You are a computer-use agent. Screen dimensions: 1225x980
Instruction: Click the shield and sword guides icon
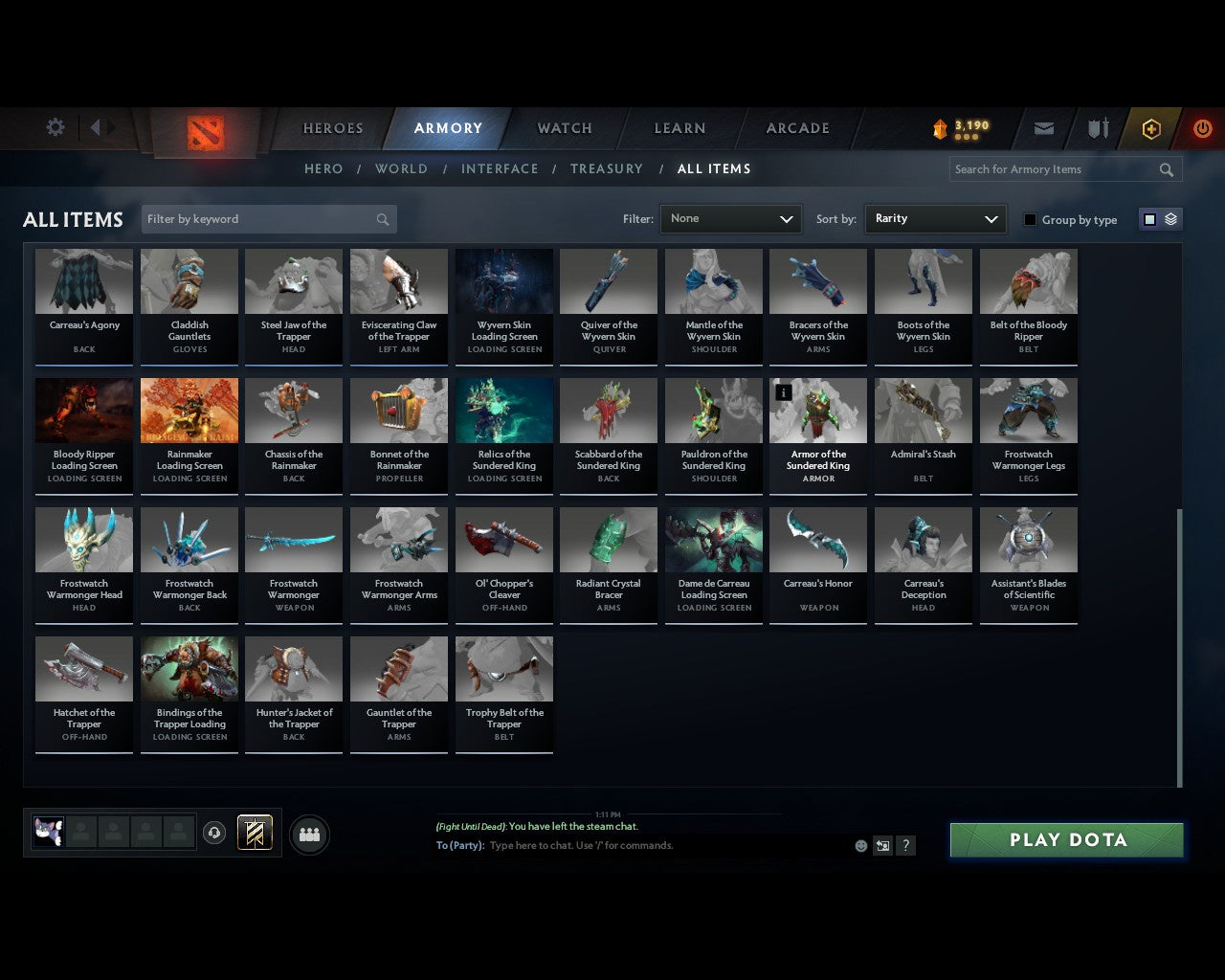point(1097,127)
